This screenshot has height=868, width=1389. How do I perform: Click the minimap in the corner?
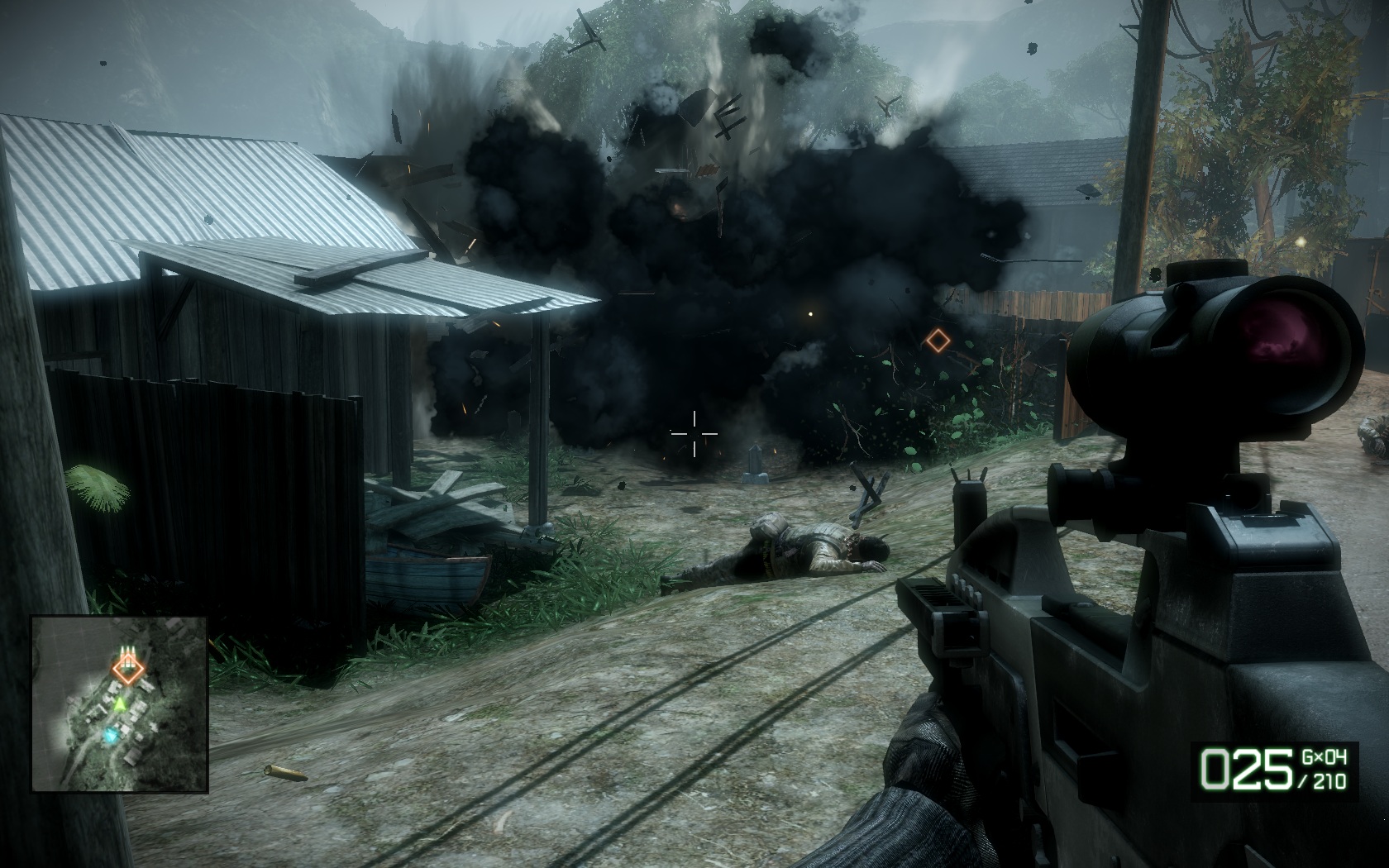pyautogui.click(x=119, y=706)
